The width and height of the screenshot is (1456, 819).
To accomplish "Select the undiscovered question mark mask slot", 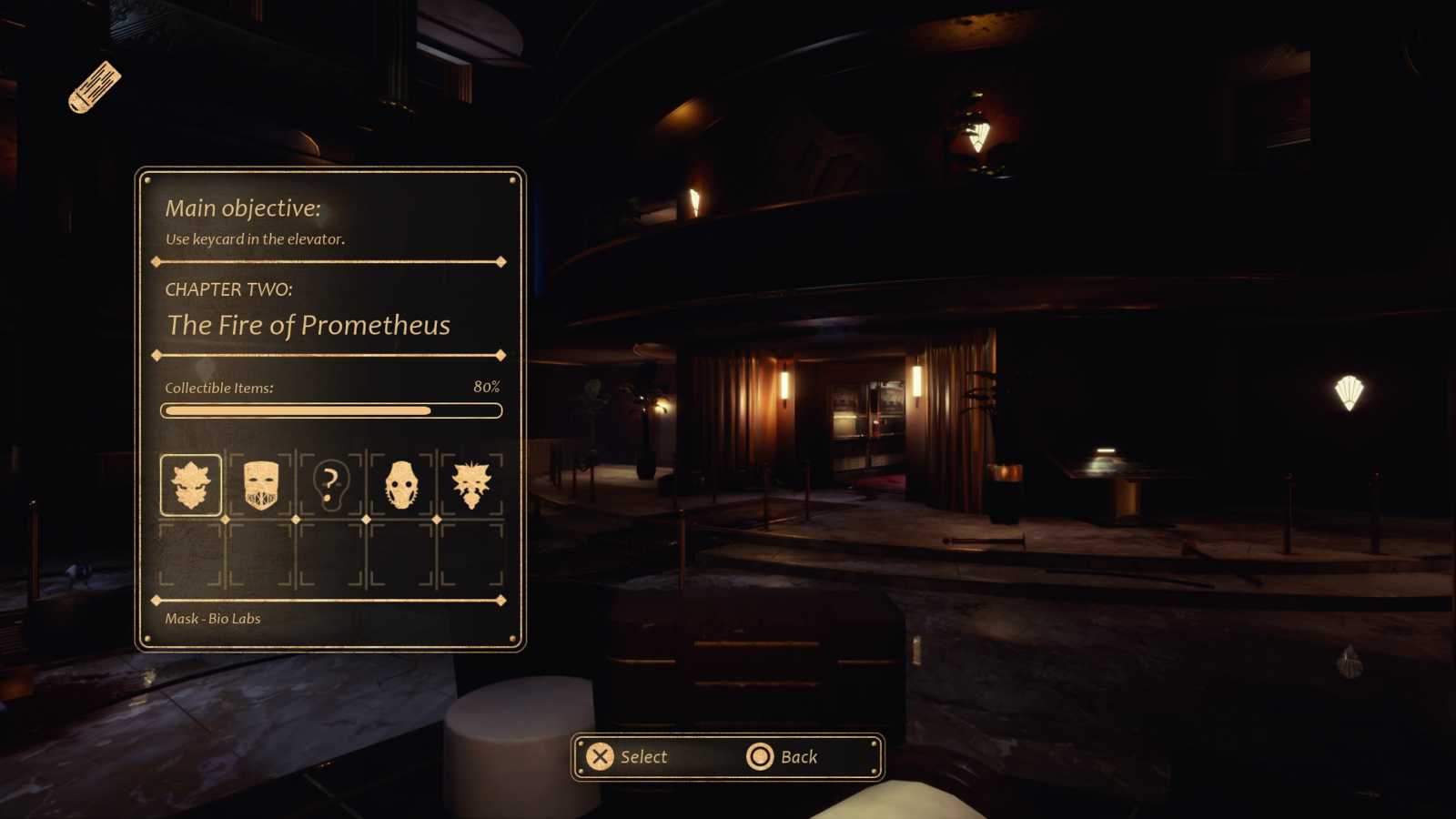I will click(x=331, y=485).
